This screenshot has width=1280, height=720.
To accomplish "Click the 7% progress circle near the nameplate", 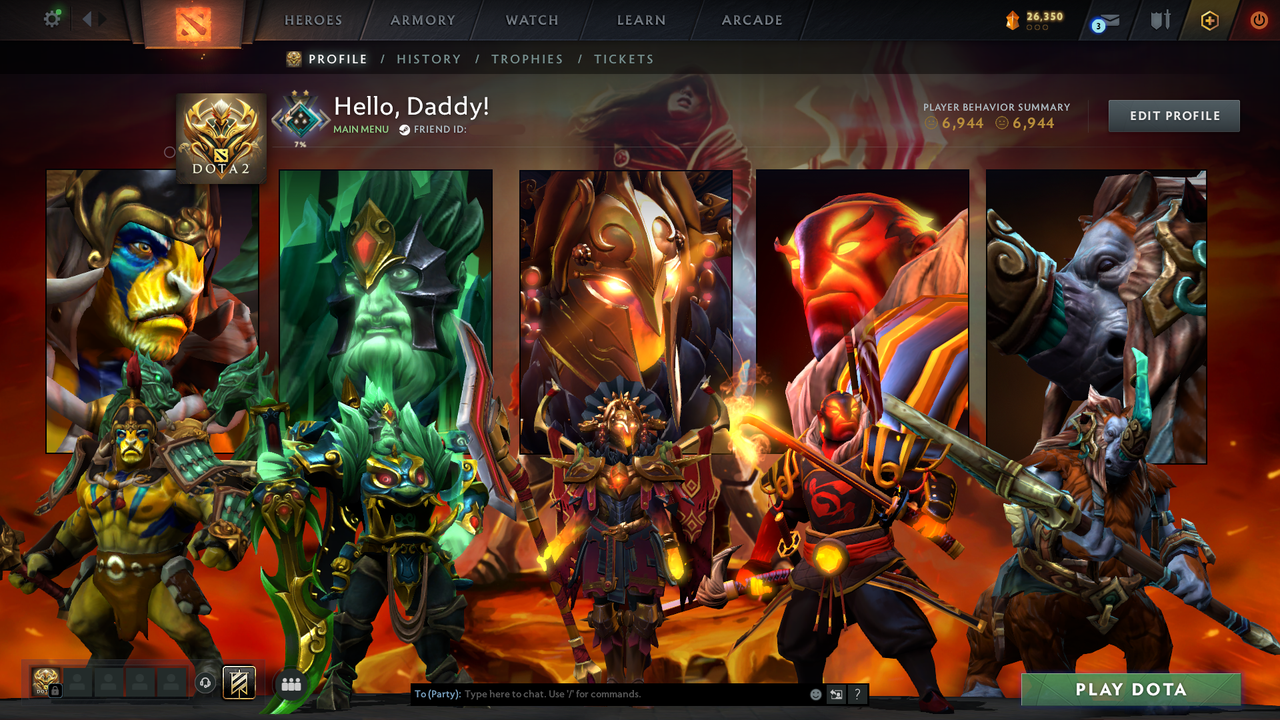I will (298, 117).
